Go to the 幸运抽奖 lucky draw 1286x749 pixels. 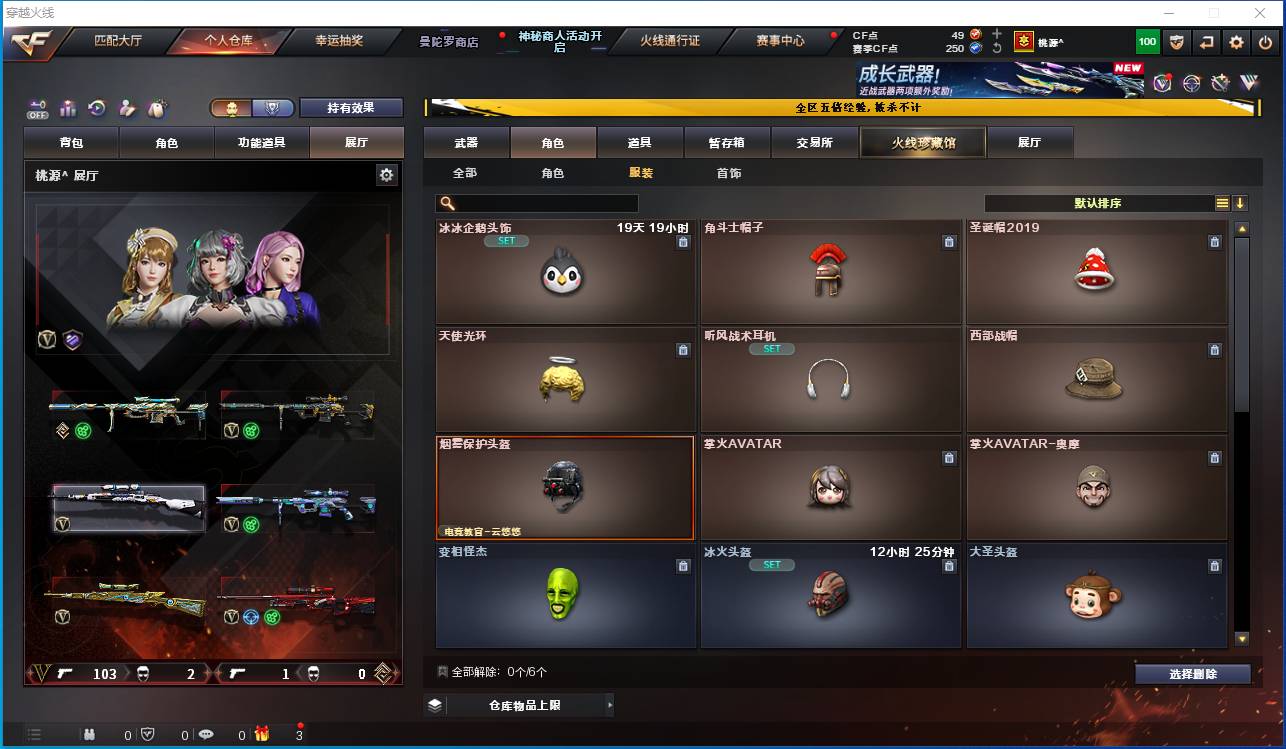point(339,41)
